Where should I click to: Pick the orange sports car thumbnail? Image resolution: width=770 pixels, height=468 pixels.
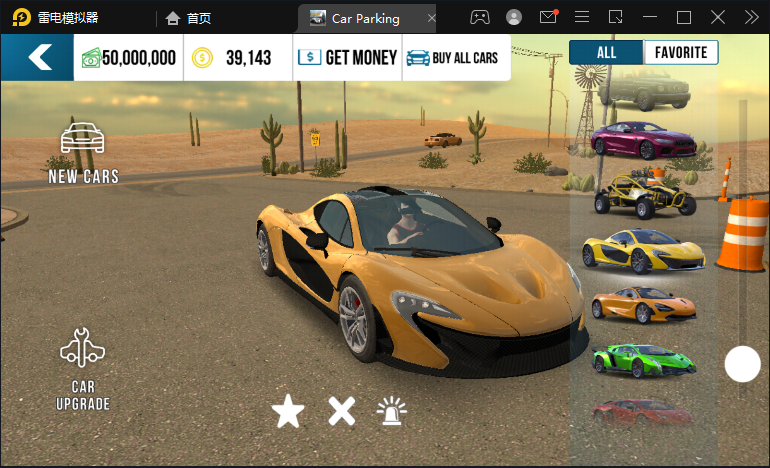pyautogui.click(x=642, y=303)
